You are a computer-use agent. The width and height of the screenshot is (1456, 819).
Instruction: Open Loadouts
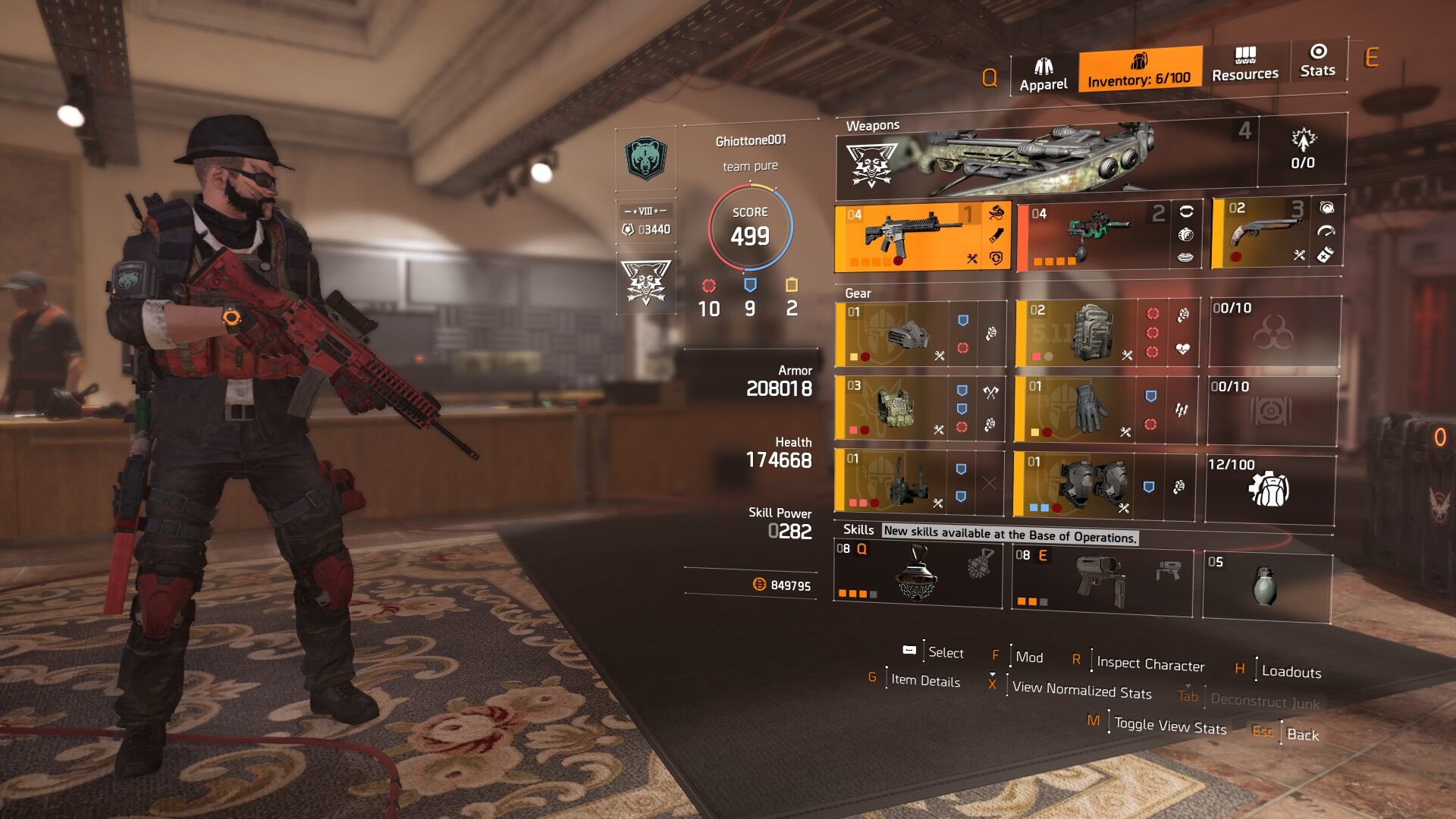[1291, 672]
